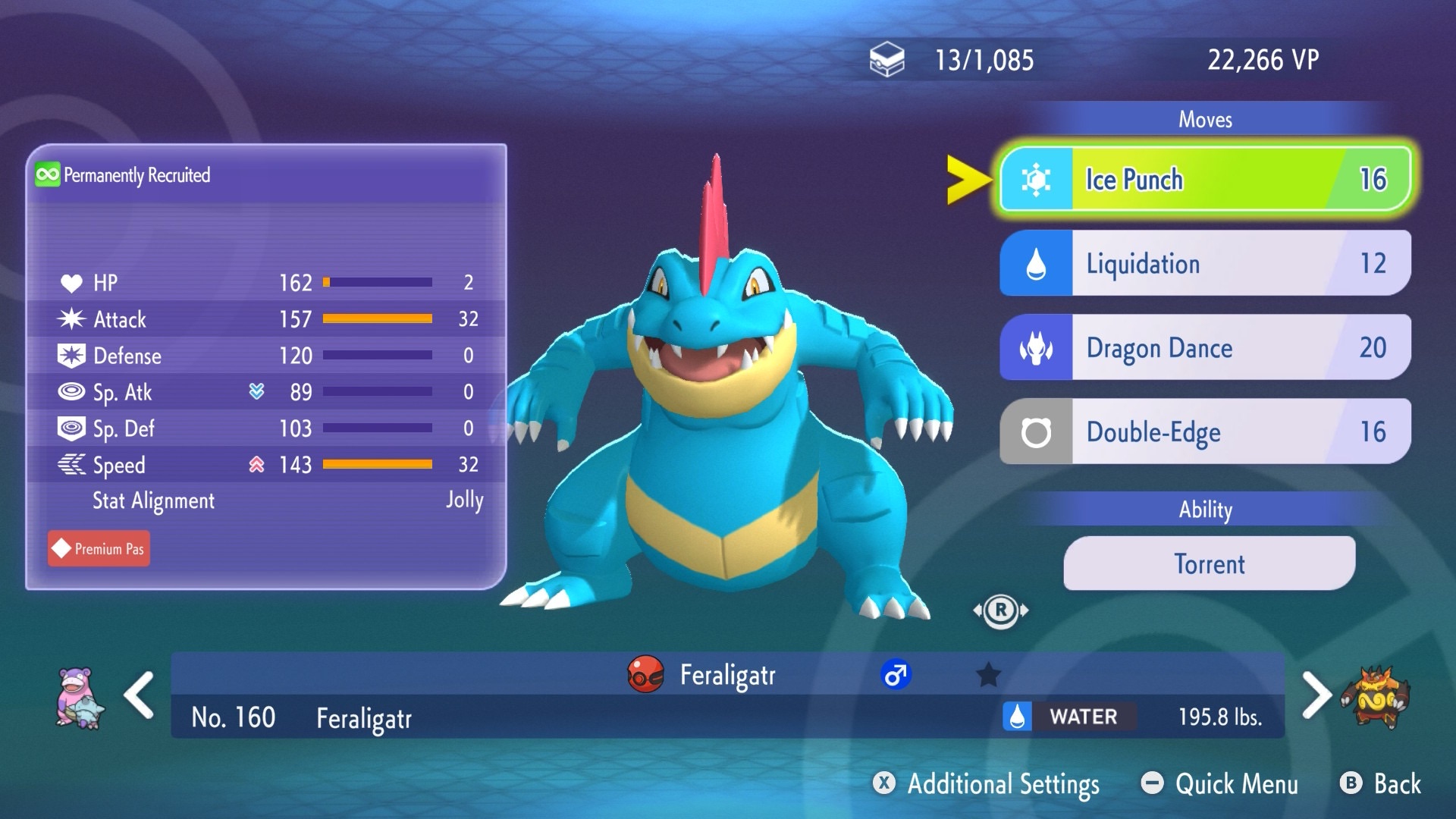Viewport: 1456px width, 819px height.
Task: Select the Slowbro thumbnail
Action: (79, 697)
